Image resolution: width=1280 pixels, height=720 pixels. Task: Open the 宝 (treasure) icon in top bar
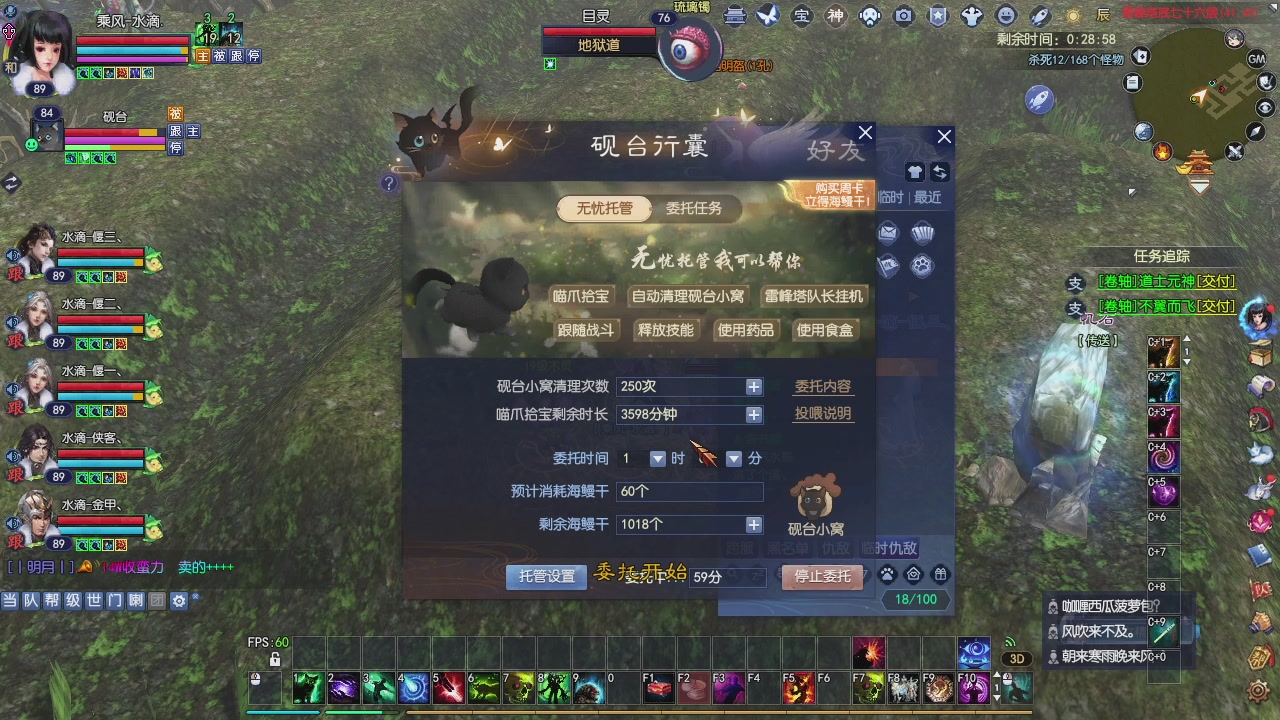pyautogui.click(x=803, y=16)
